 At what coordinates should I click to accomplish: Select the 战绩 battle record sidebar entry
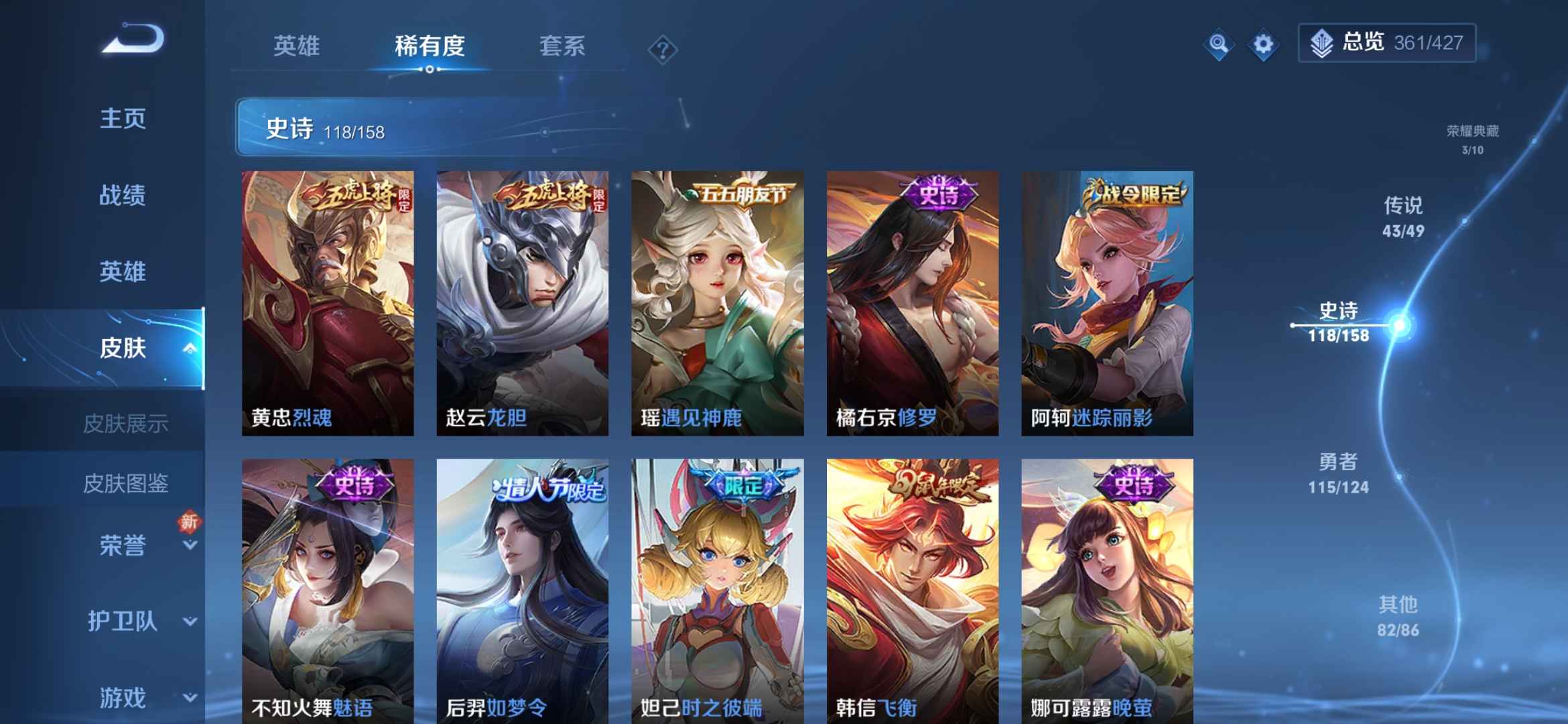click(x=123, y=196)
